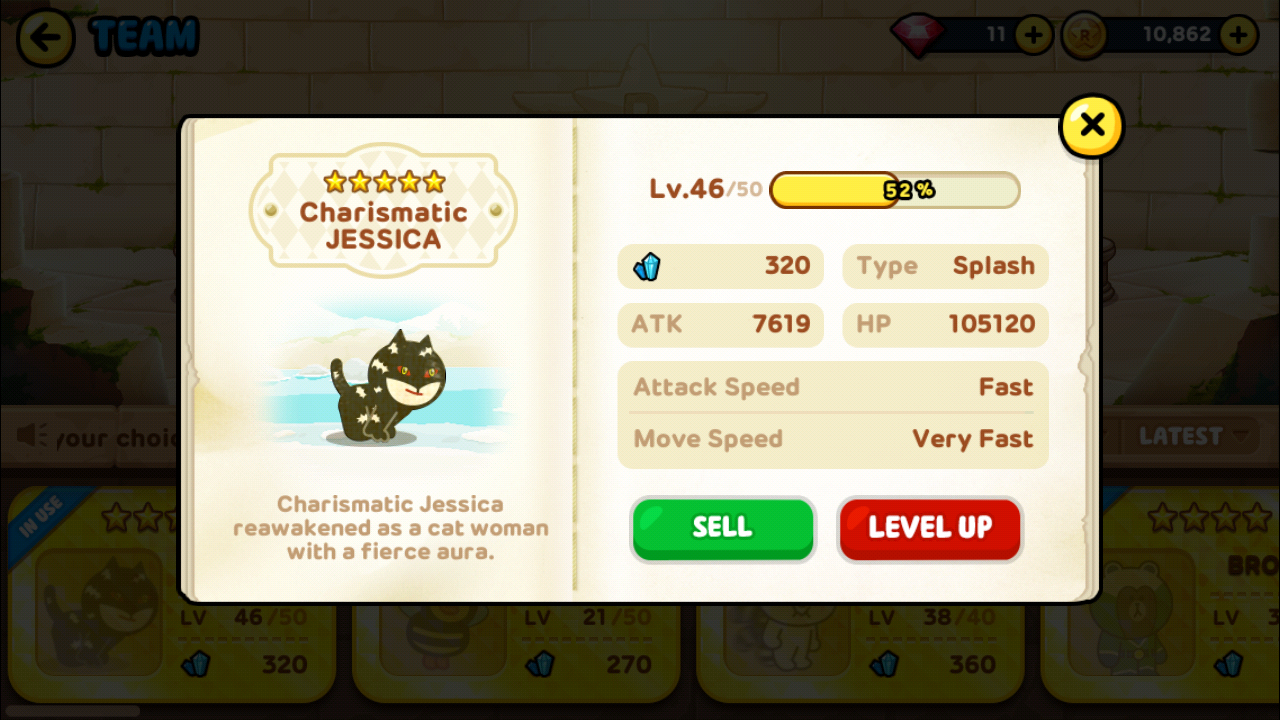Add more gold coins with the plus button

(1238, 36)
